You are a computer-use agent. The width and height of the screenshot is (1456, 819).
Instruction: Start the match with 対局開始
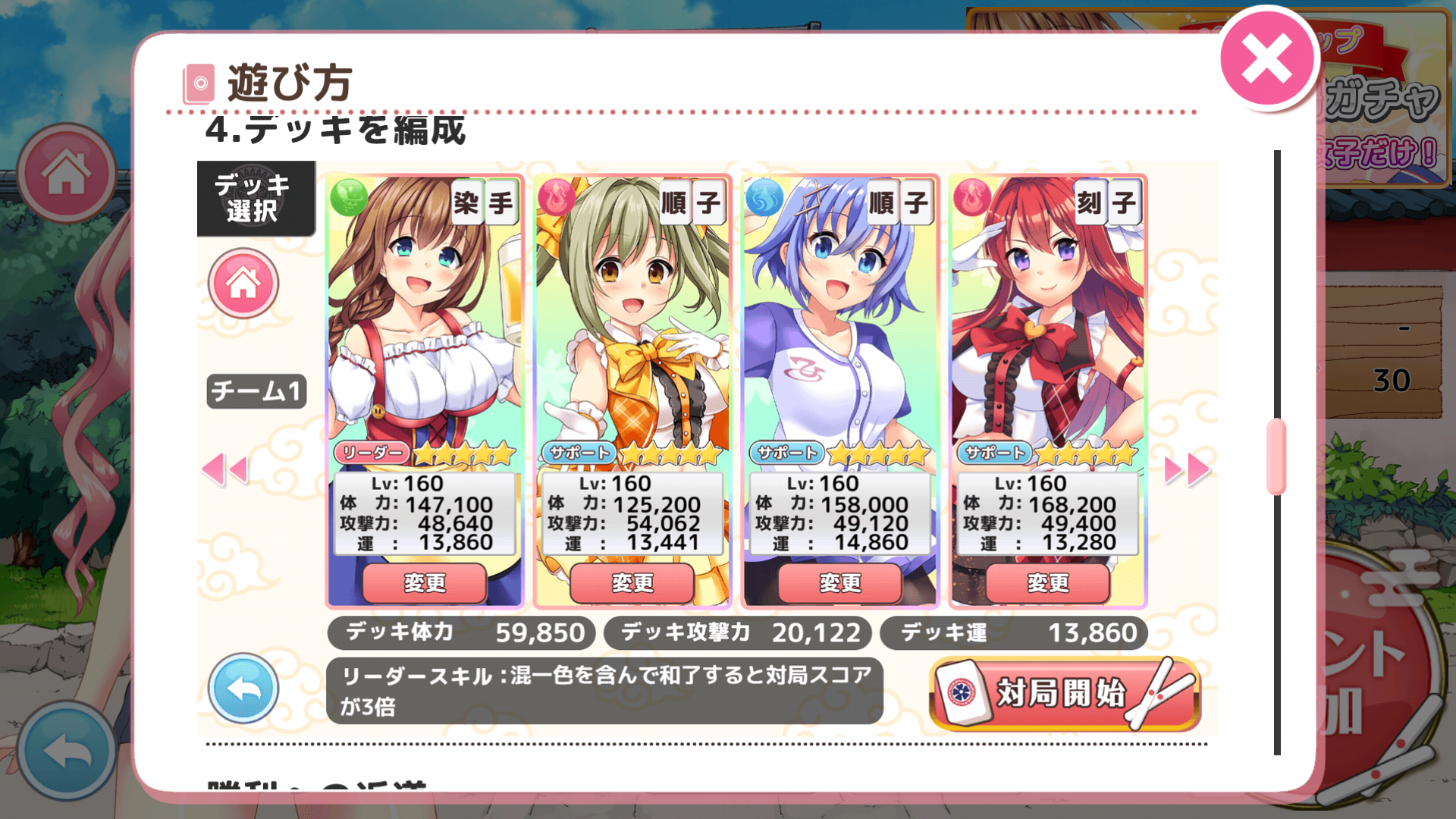[1064, 693]
